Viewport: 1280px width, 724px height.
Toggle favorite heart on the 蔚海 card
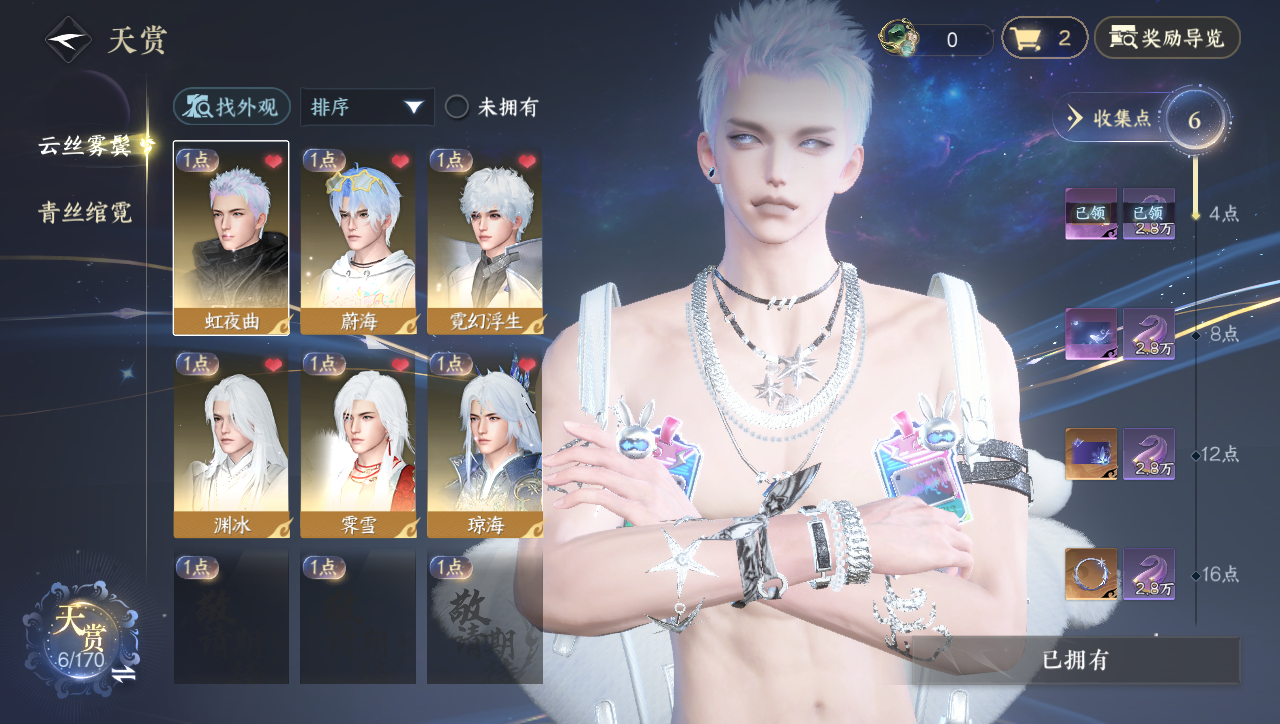(x=400, y=161)
